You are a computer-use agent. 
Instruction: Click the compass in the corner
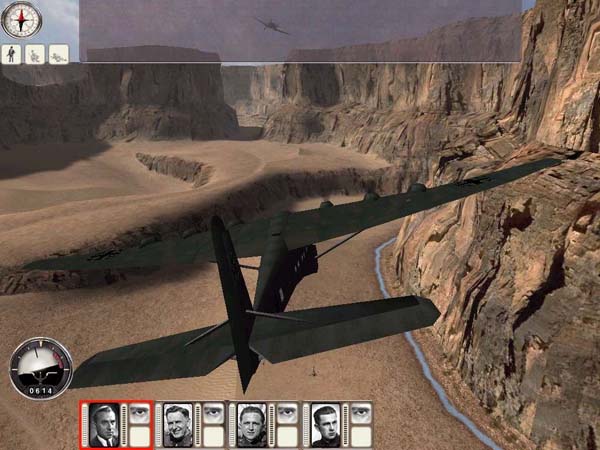[x=20, y=20]
